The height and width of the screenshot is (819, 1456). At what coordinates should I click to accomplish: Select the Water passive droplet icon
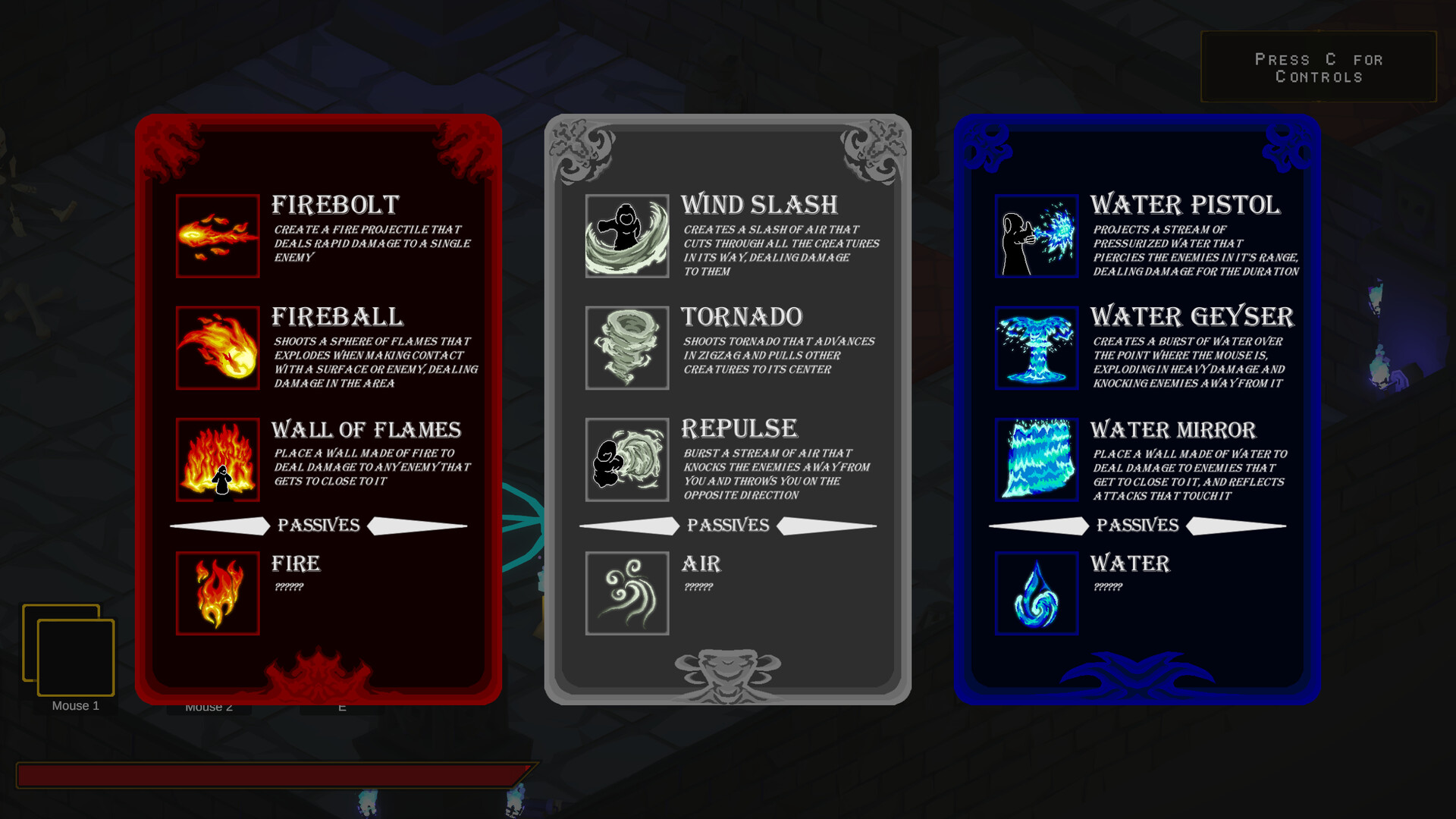1036,592
